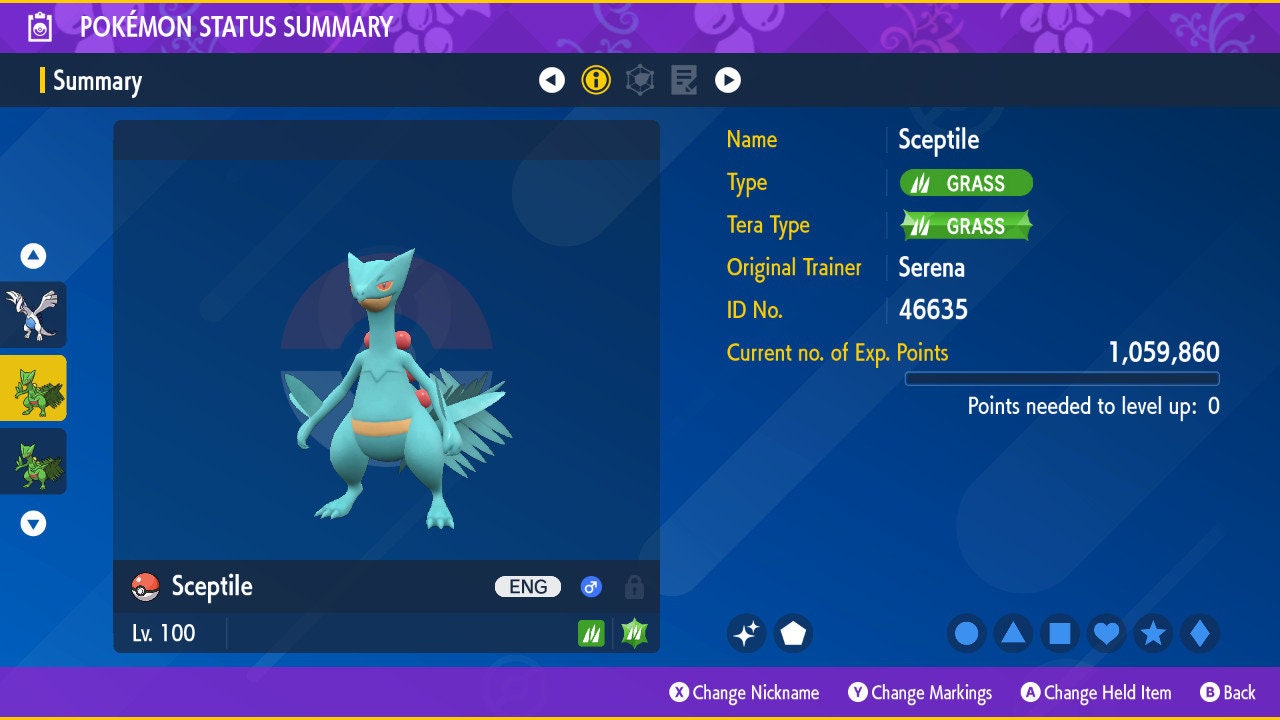Screen dimensions: 1280x720
Task: Switch to the stats hexagon tab
Action: 640,80
